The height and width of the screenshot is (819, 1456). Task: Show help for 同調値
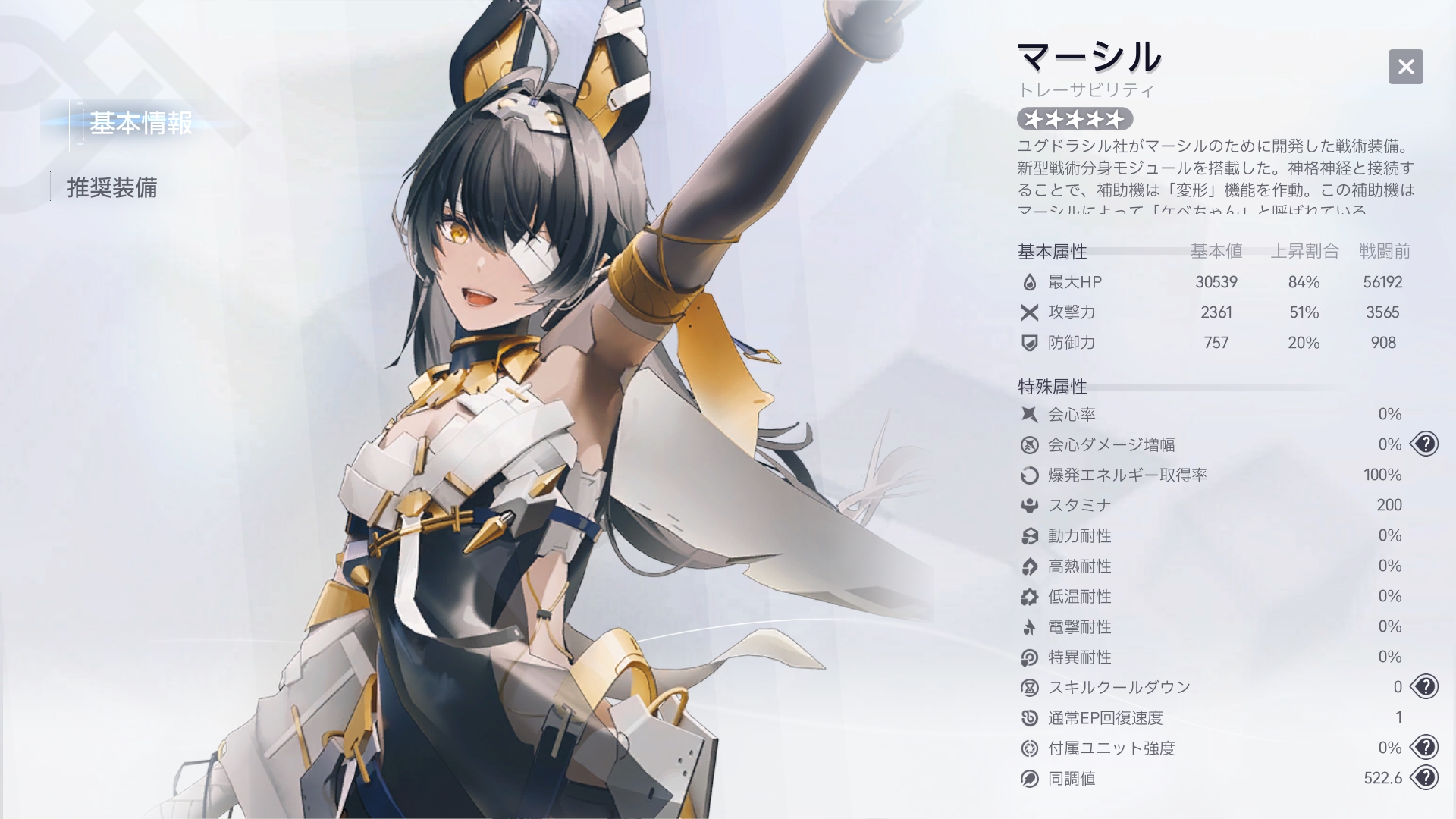[x=1425, y=778]
